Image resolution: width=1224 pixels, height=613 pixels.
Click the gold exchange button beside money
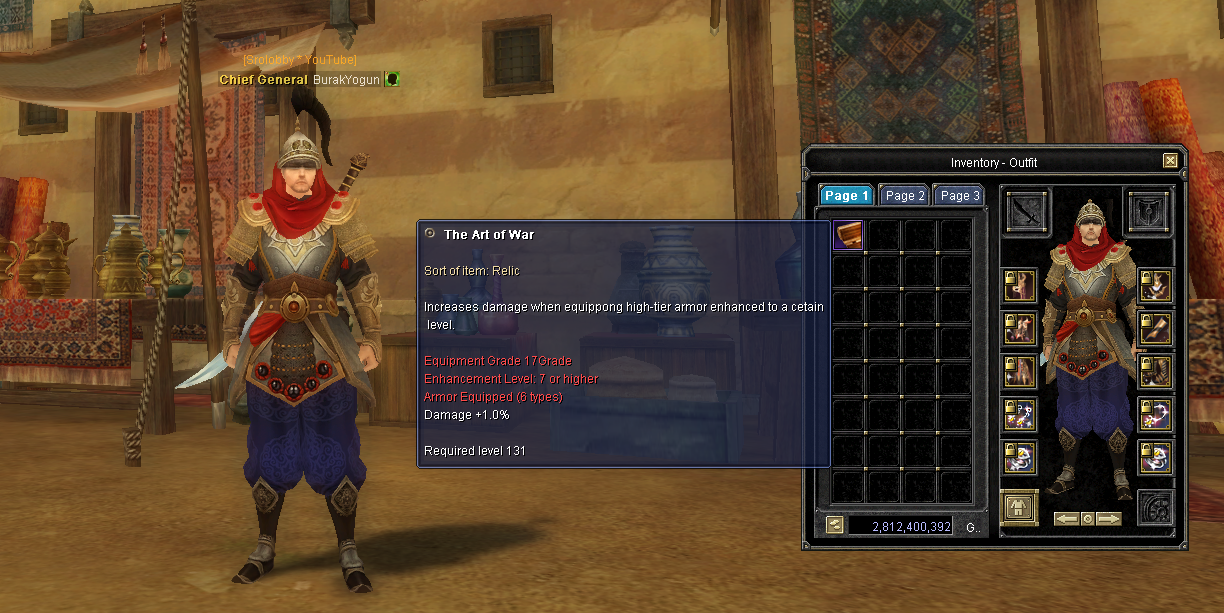coord(834,525)
